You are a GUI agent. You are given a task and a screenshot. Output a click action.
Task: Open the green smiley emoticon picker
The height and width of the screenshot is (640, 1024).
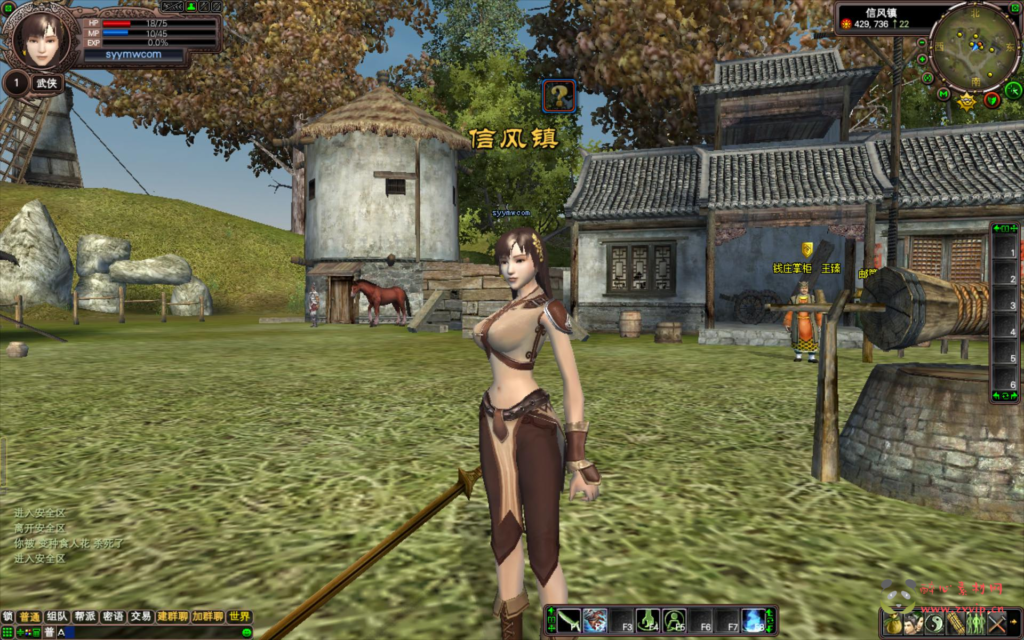coord(247,632)
